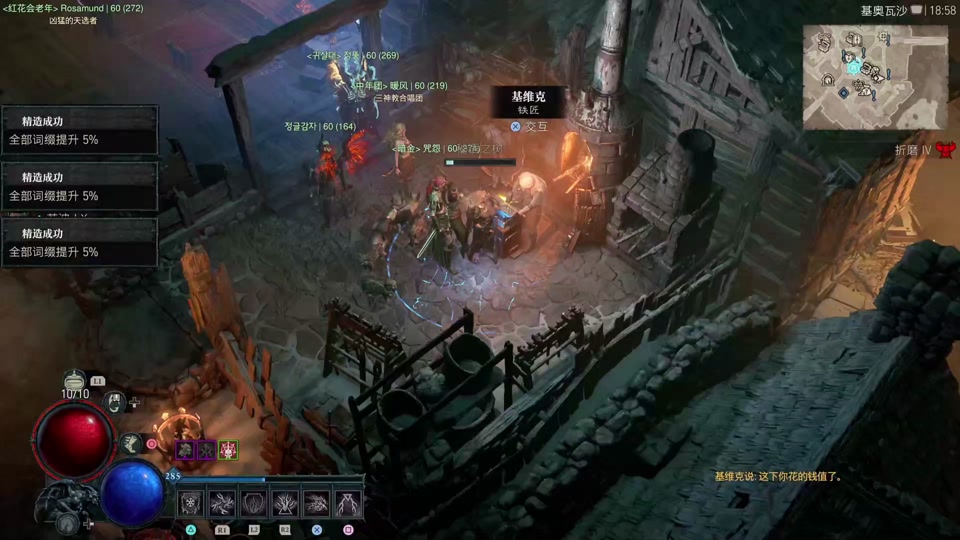This screenshot has width=960, height=540.
Task: Activate the frost shield skill slot
Action: pos(191,503)
